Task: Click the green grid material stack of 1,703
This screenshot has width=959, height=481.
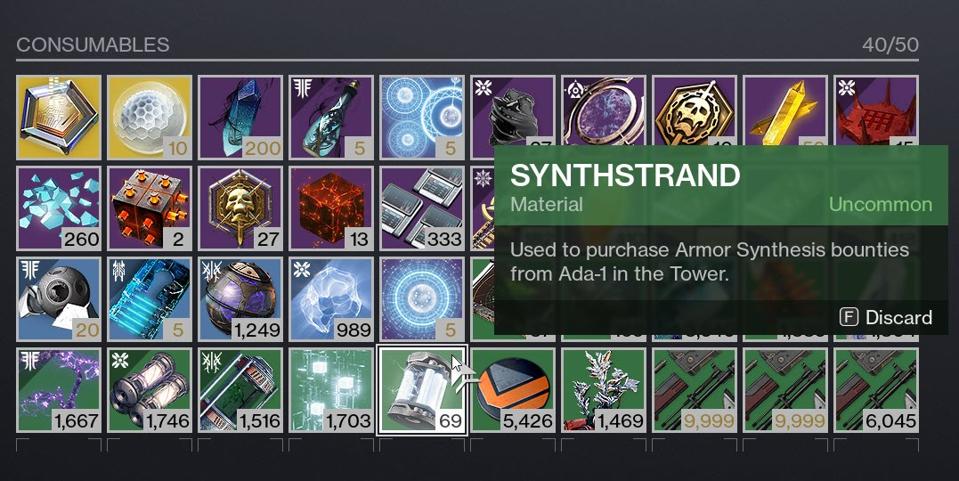Action: pos(331,390)
